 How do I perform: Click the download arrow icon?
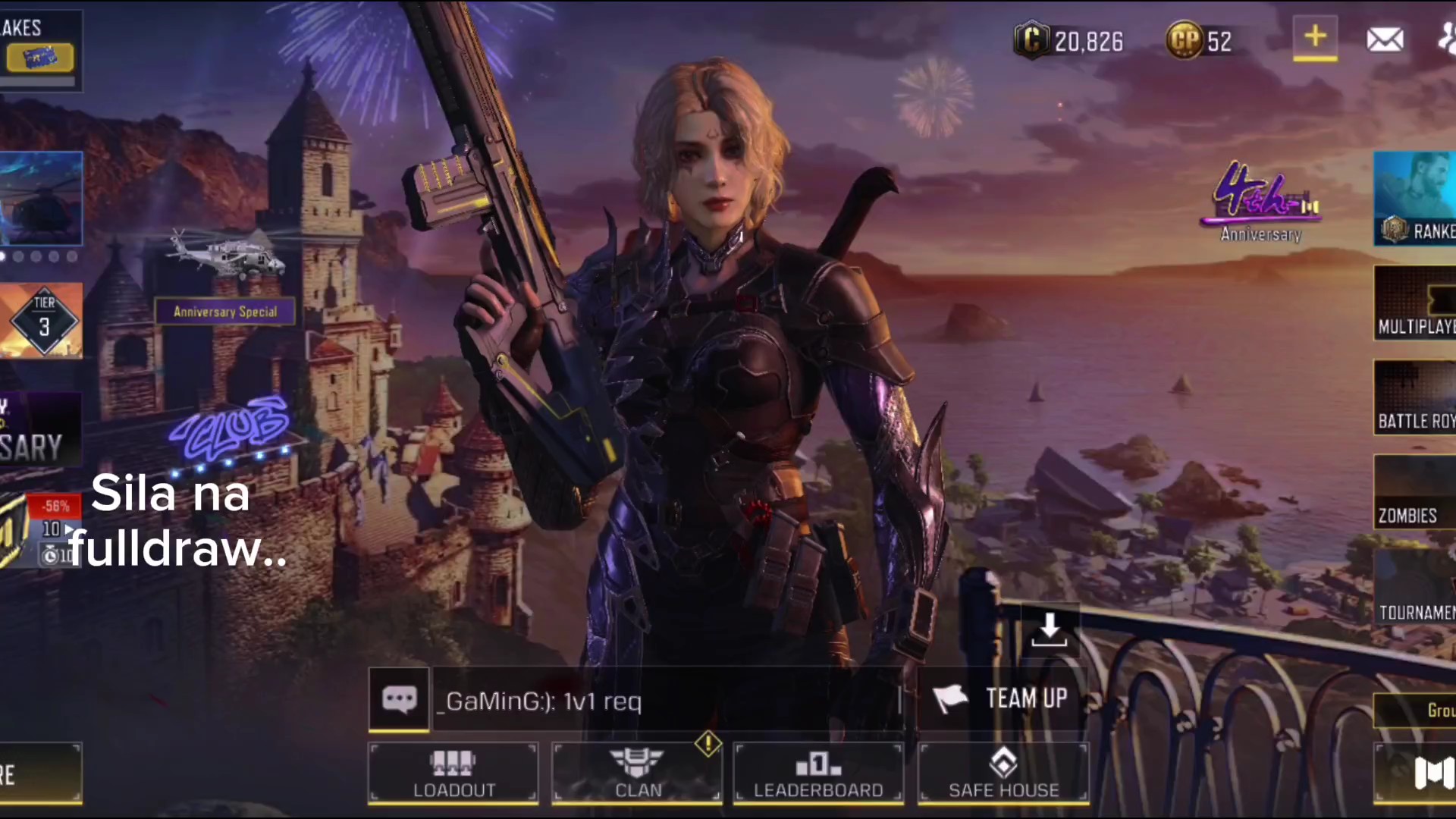1050,631
